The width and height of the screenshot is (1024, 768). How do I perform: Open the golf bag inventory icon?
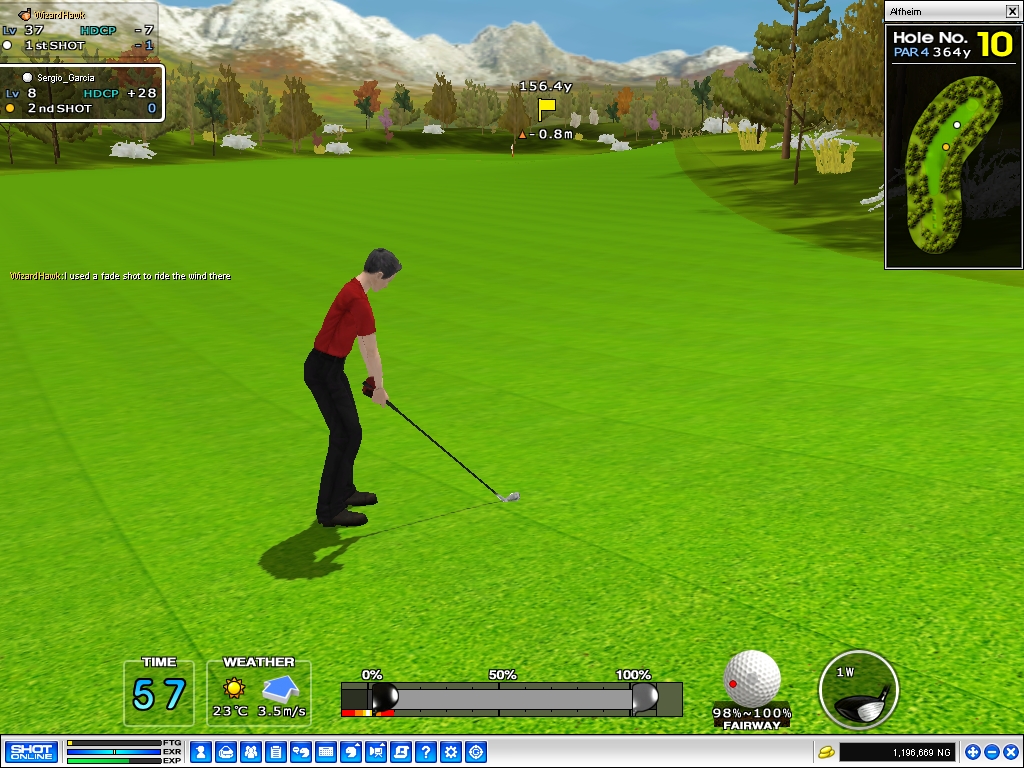[x=225, y=752]
